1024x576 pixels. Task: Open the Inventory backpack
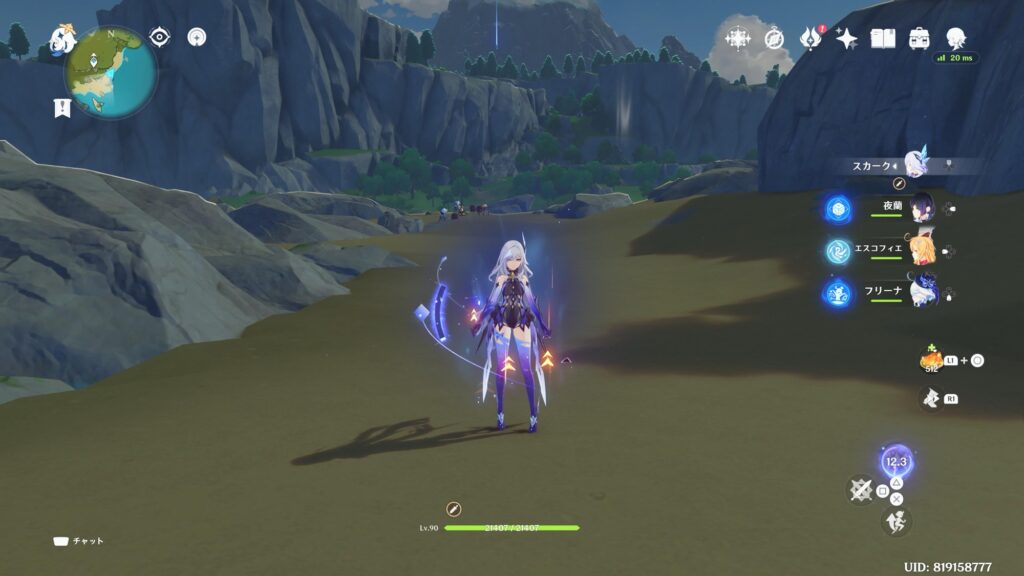(918, 39)
